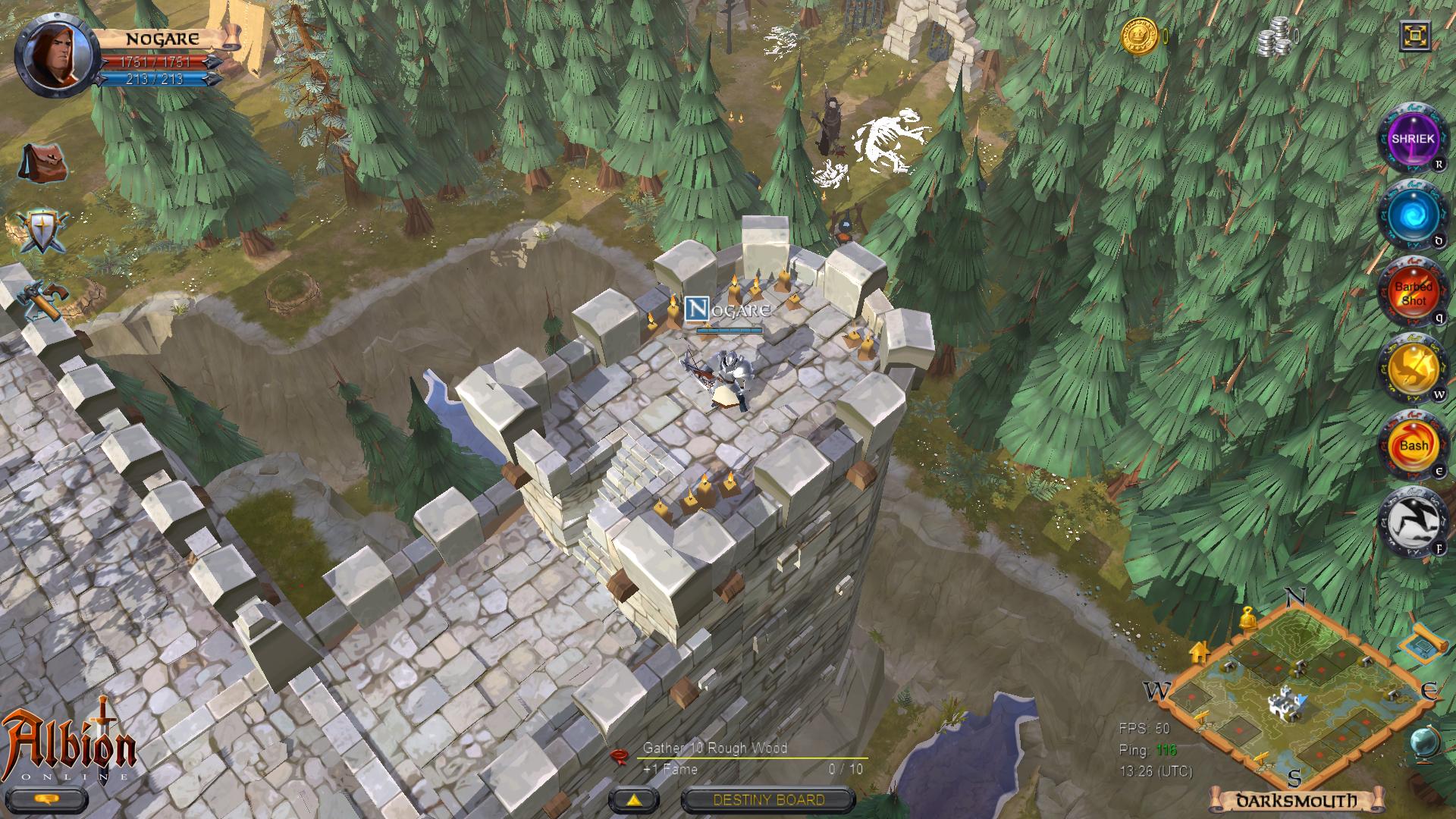Select the Shriek spell

[1414, 140]
